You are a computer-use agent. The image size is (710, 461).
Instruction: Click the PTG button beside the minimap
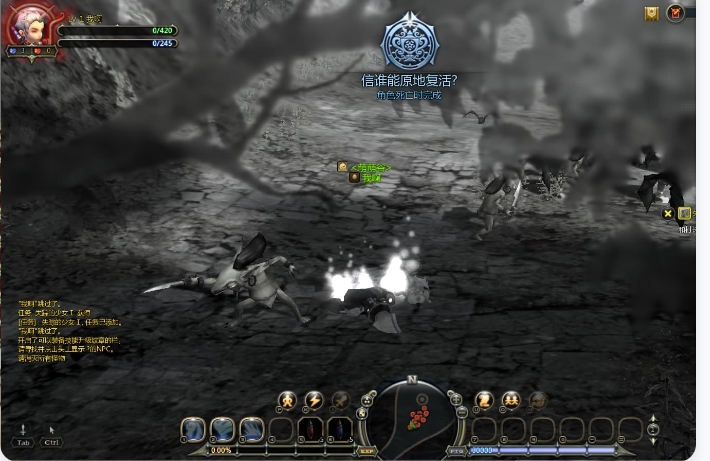tap(457, 451)
